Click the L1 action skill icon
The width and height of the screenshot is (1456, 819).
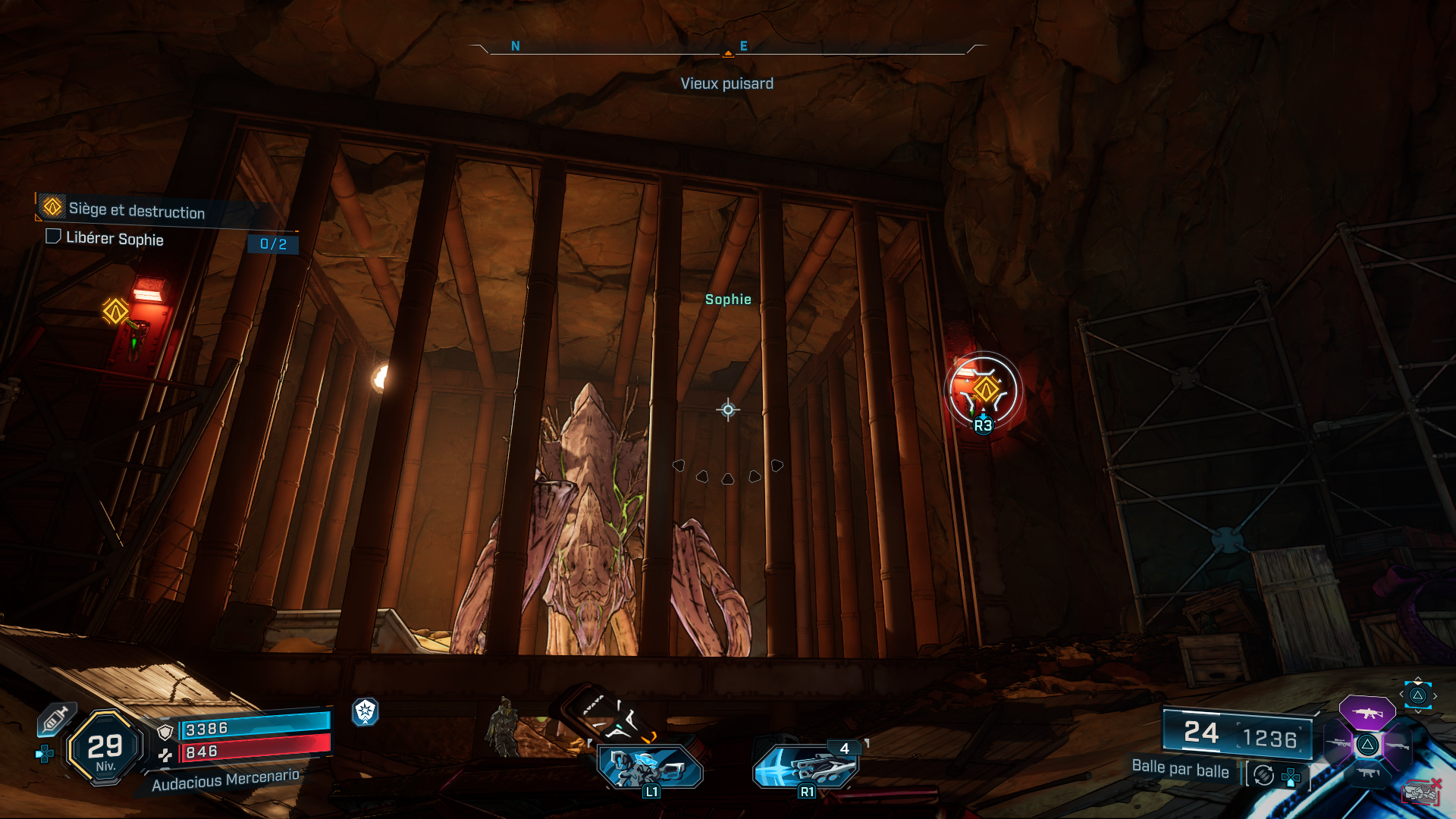point(648,766)
